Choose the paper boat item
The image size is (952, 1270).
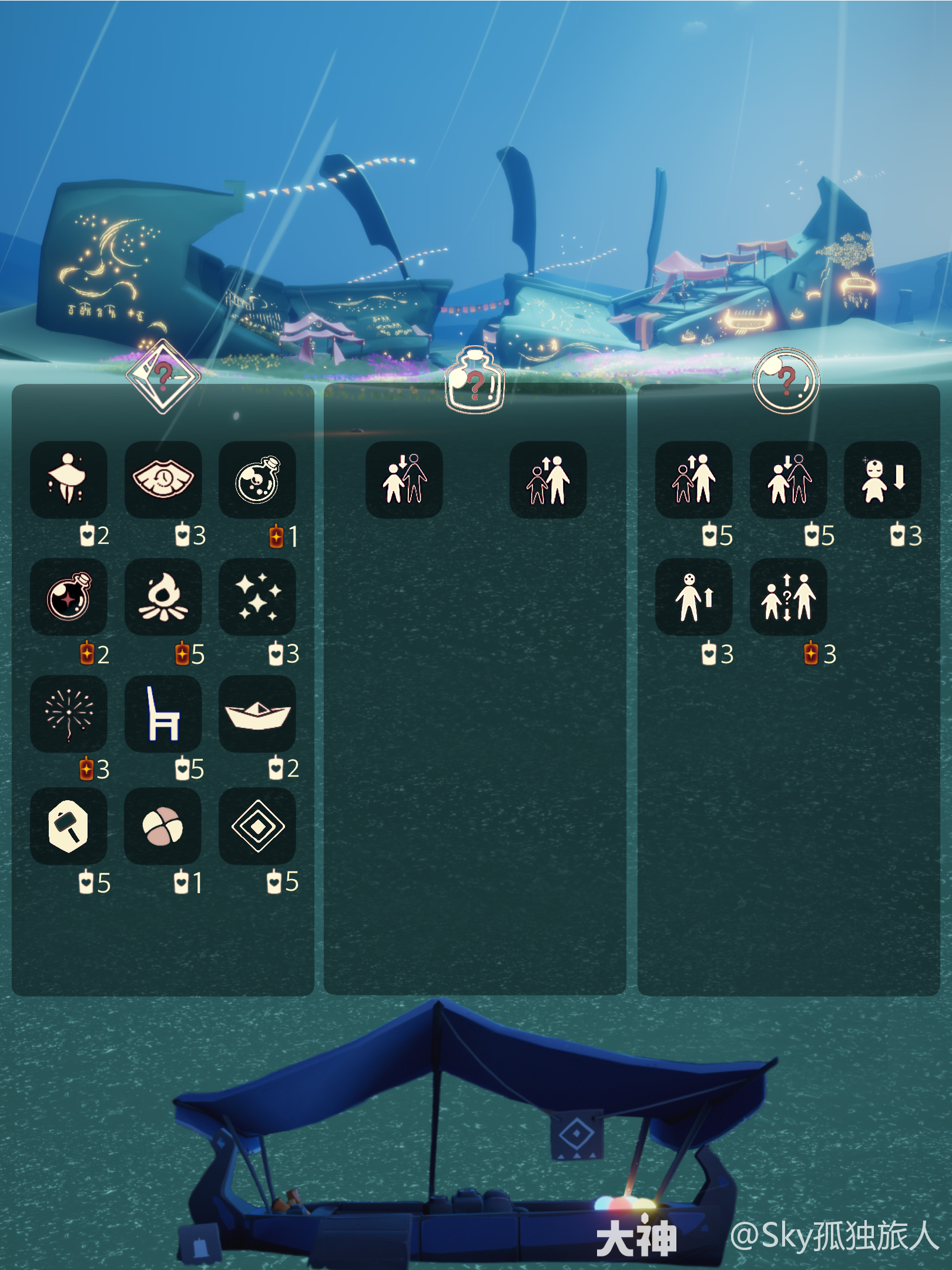(x=257, y=713)
